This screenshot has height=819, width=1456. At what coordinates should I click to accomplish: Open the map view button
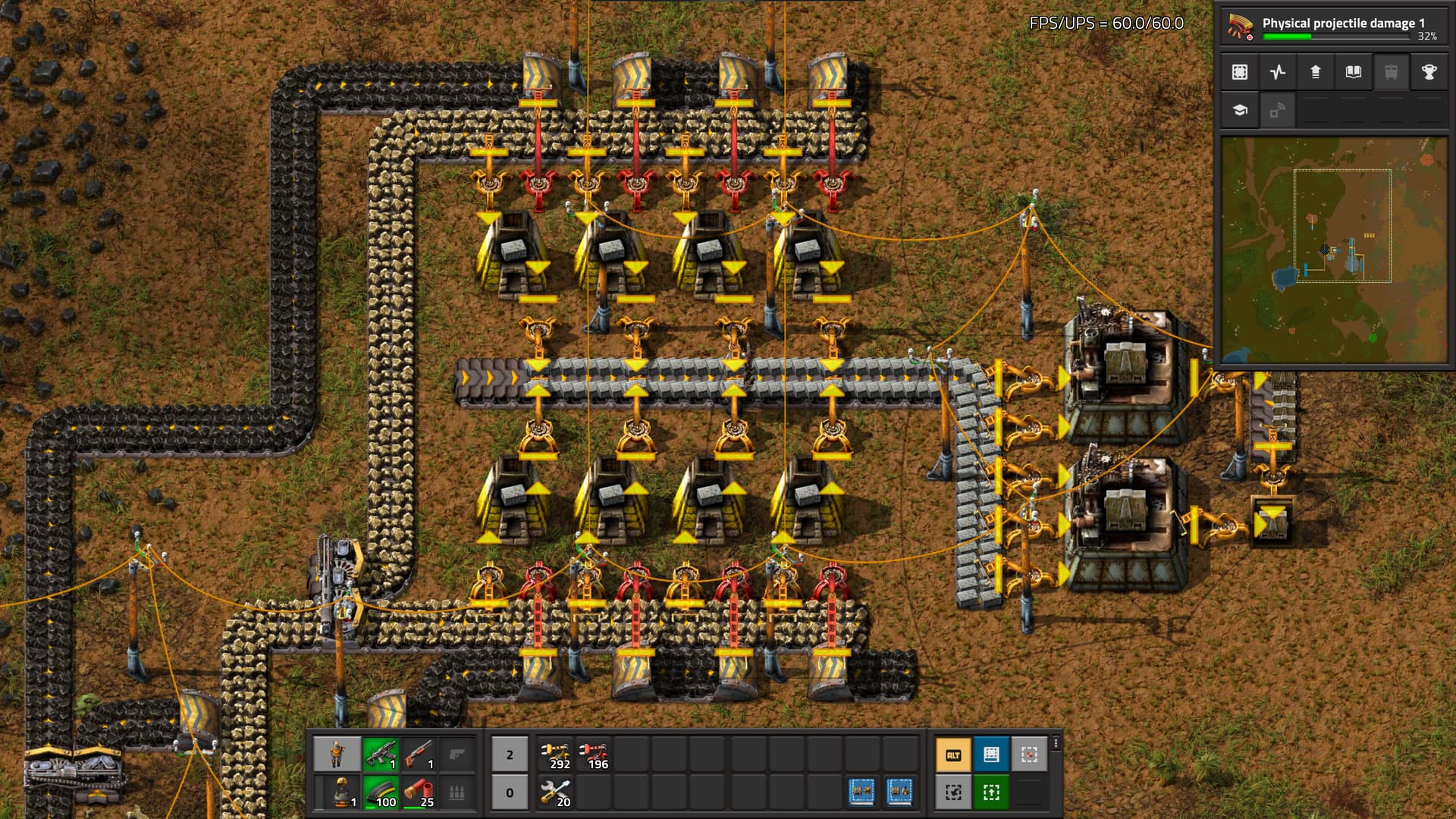click(x=1240, y=72)
